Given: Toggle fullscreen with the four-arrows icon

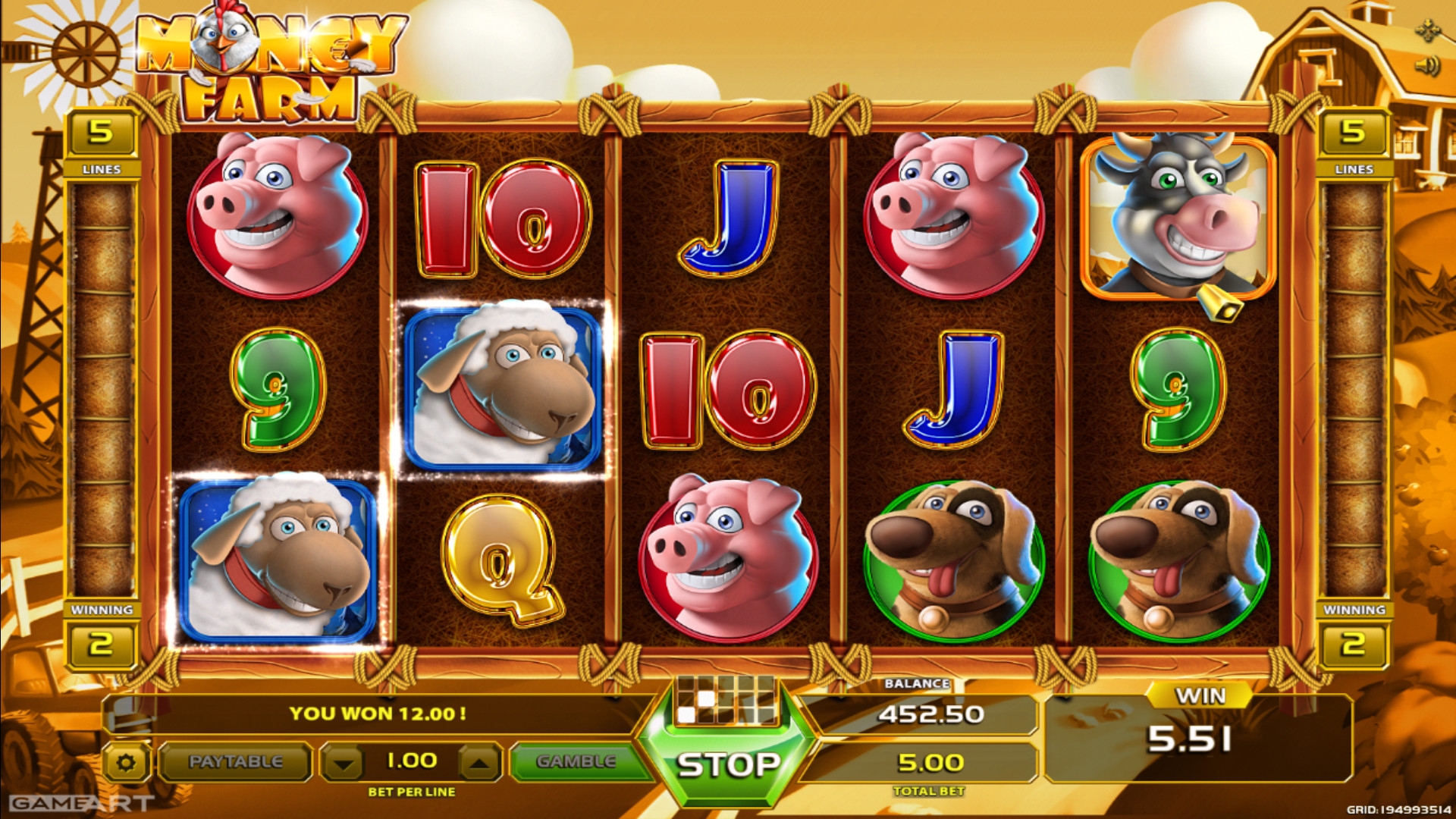Looking at the screenshot, I should click(1427, 31).
